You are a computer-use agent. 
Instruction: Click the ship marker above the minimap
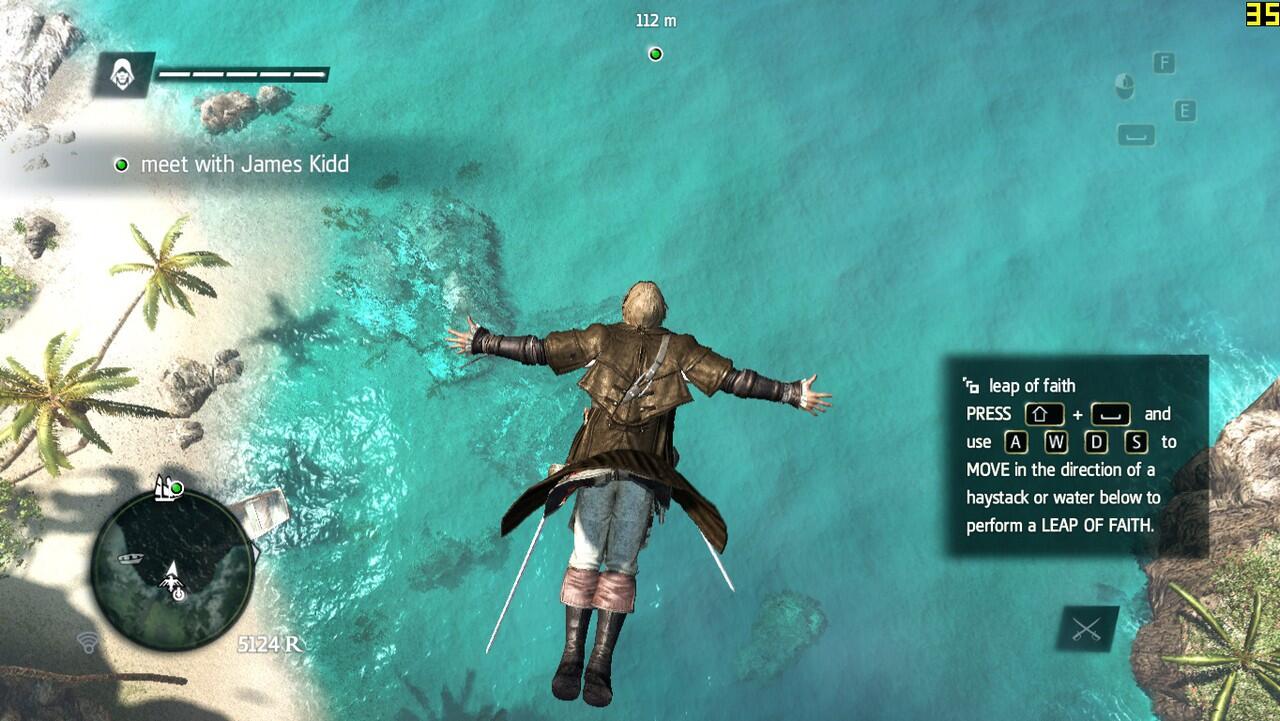(x=166, y=488)
